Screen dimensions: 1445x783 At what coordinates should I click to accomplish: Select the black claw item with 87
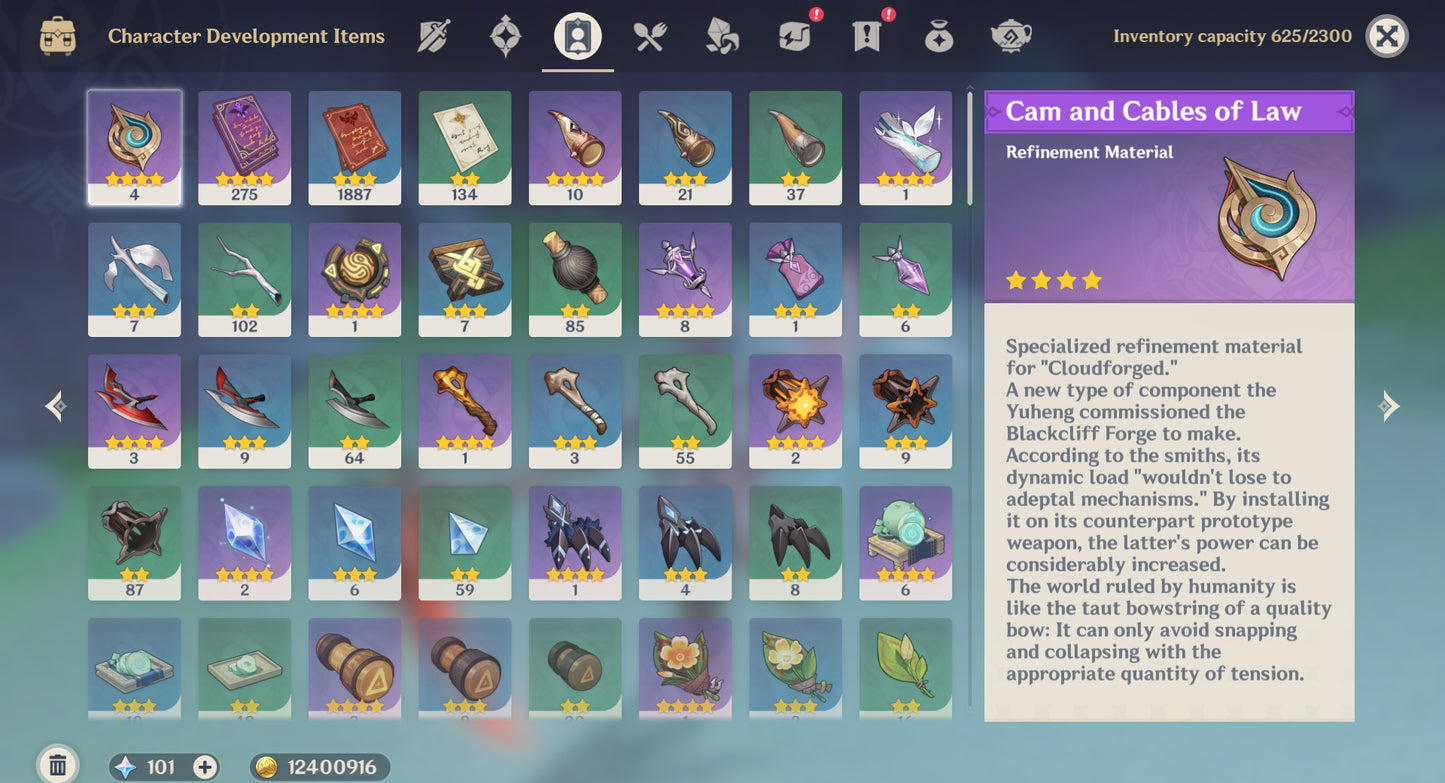click(134, 543)
